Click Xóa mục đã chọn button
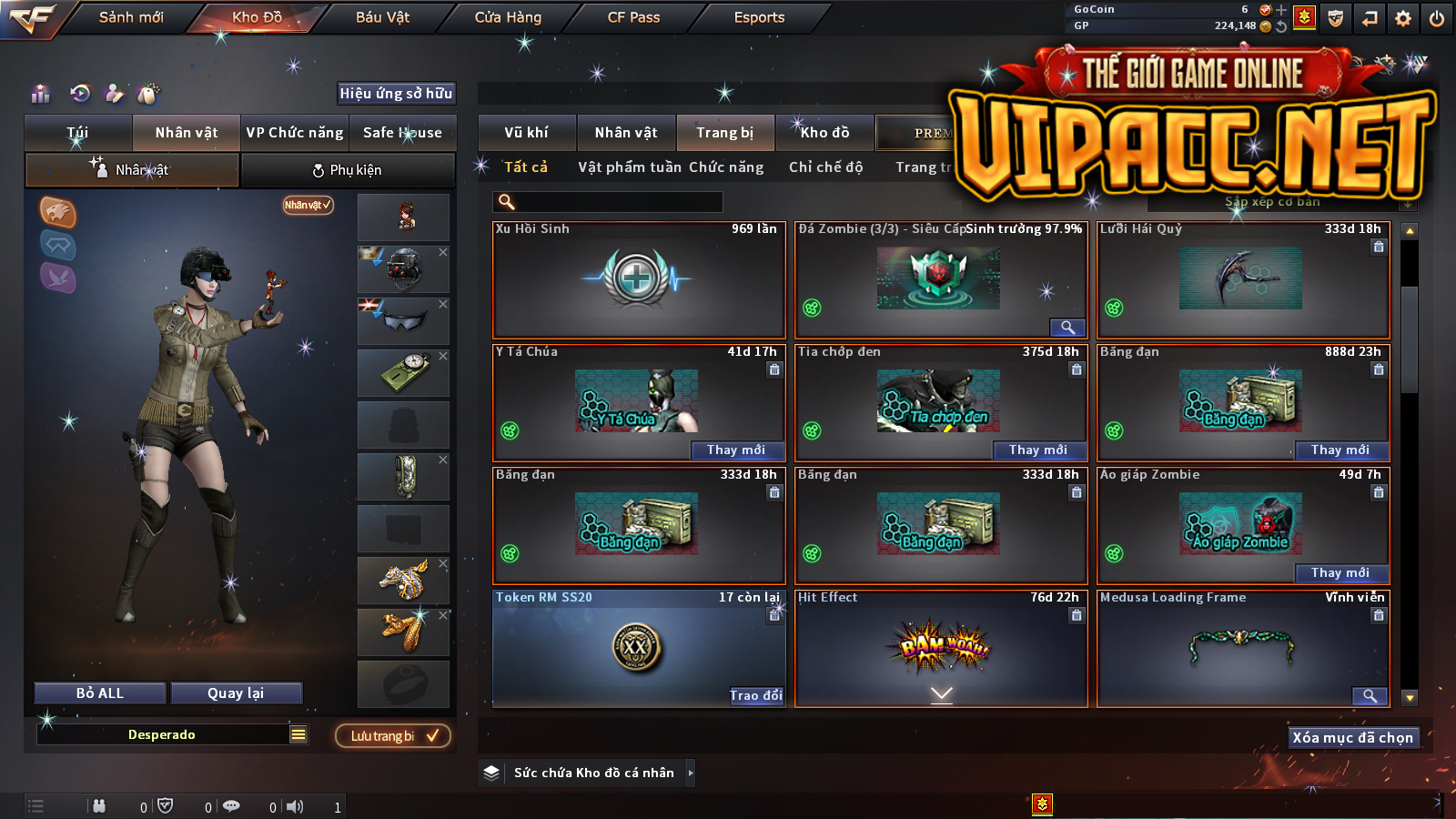 [x=1352, y=737]
